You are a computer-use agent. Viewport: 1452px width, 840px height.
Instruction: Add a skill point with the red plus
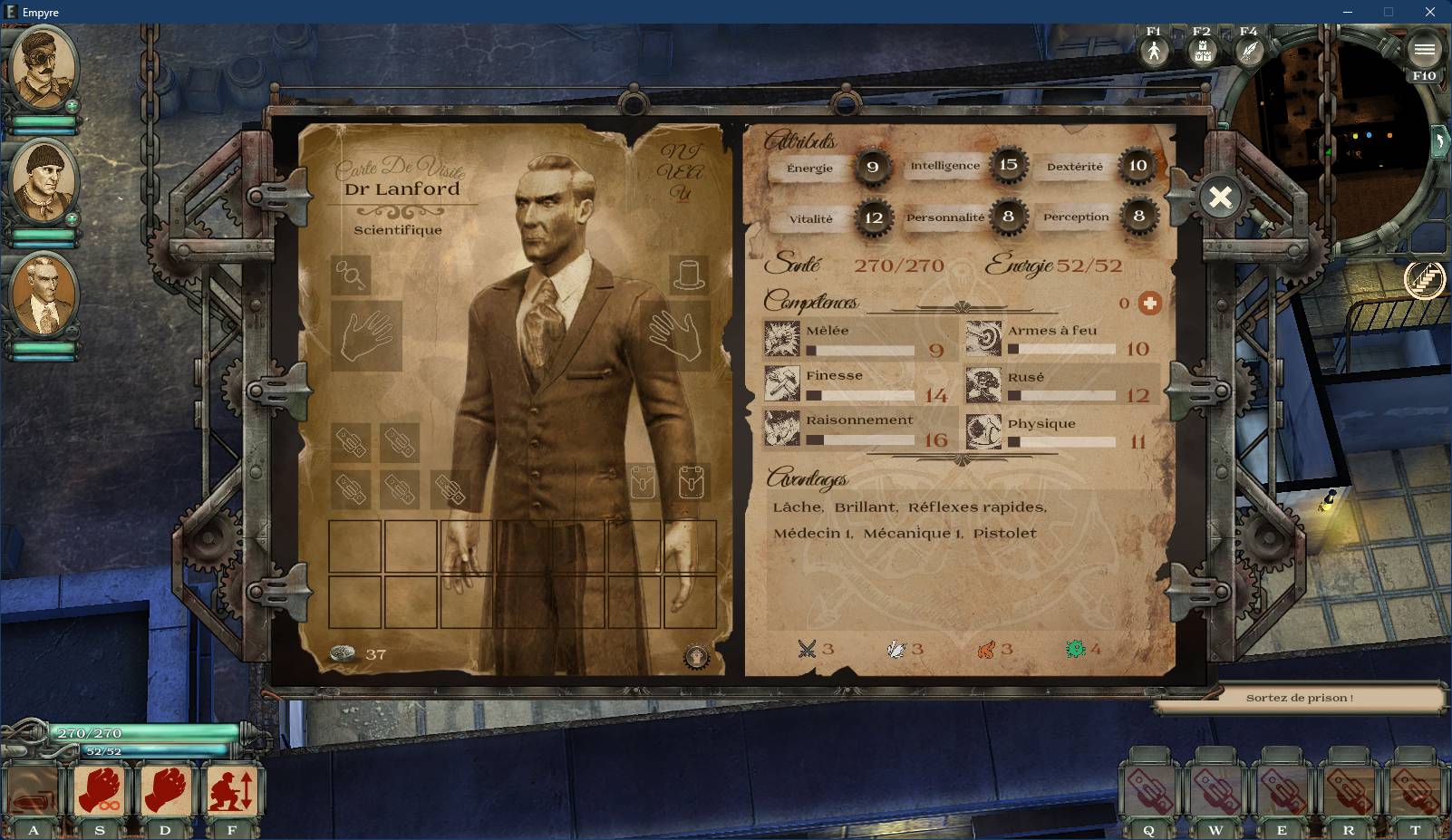[1149, 304]
